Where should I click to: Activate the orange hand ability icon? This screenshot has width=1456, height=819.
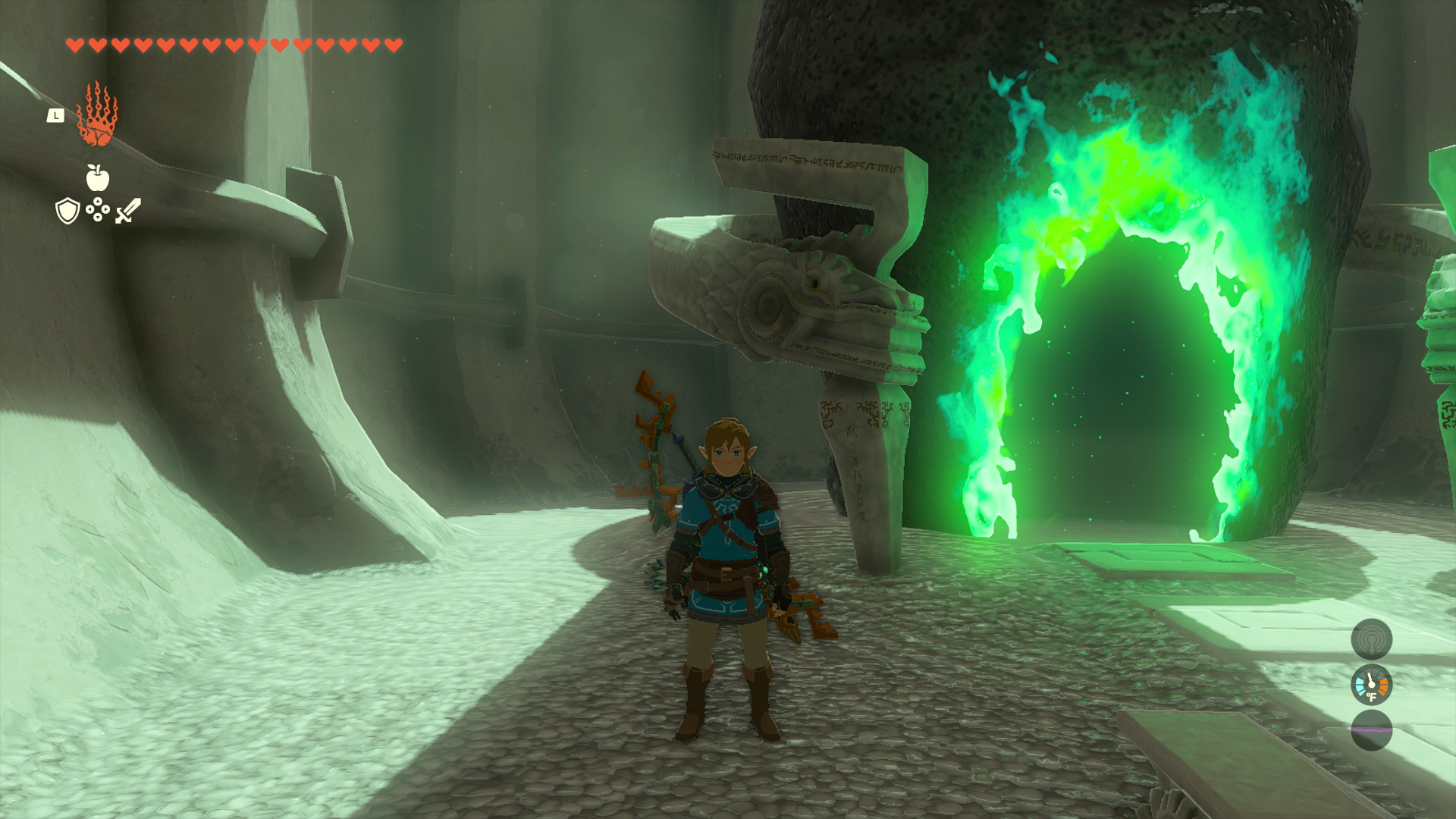click(97, 116)
